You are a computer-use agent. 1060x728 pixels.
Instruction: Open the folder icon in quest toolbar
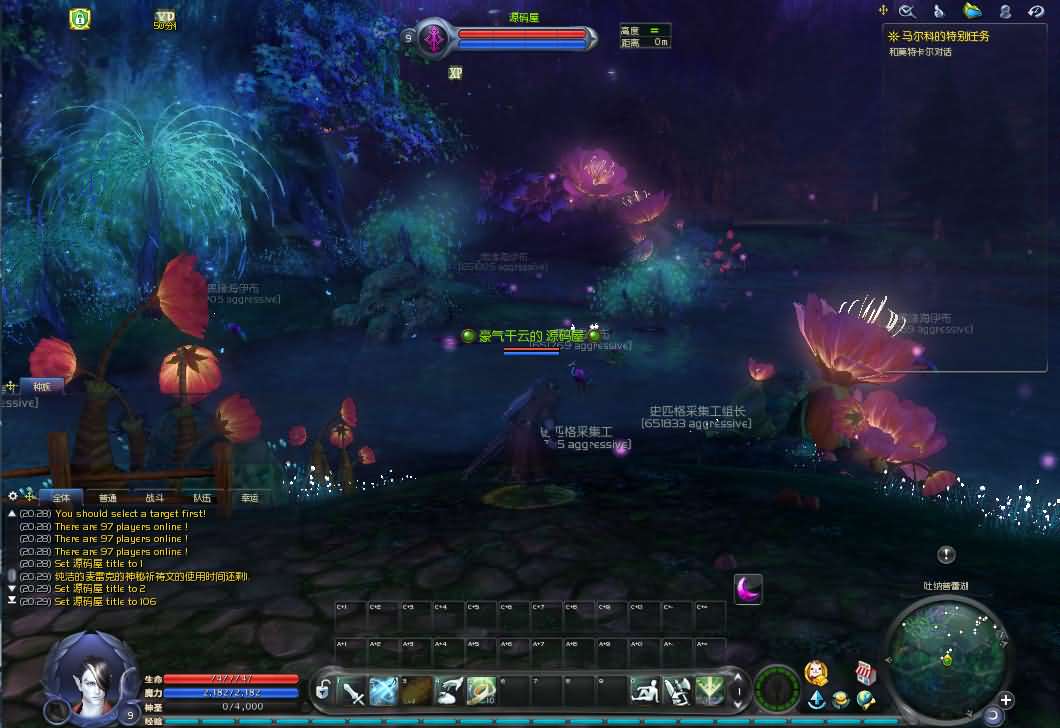point(972,11)
